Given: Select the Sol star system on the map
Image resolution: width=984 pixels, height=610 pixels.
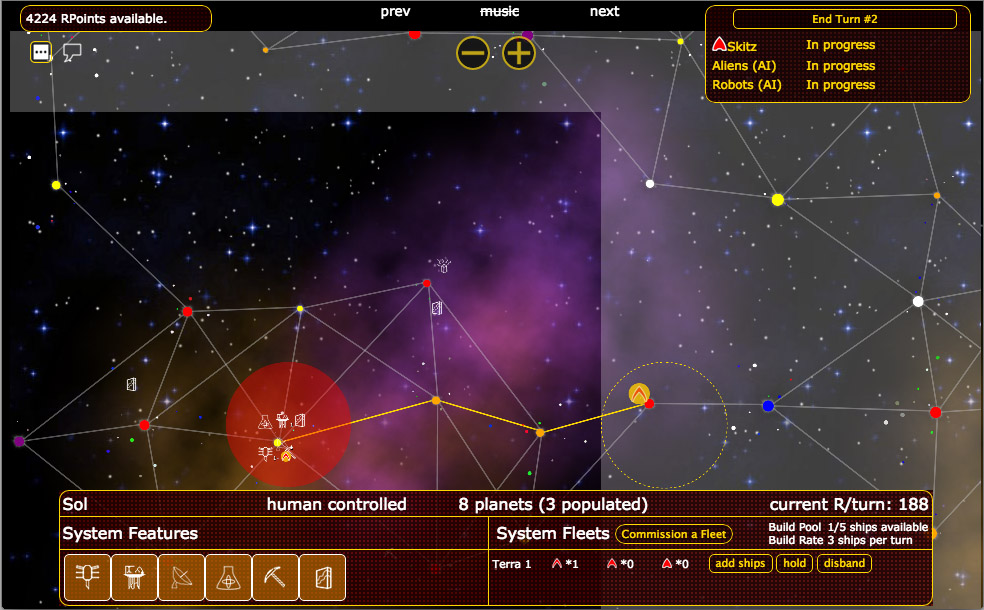Looking at the screenshot, I should click(278, 442).
